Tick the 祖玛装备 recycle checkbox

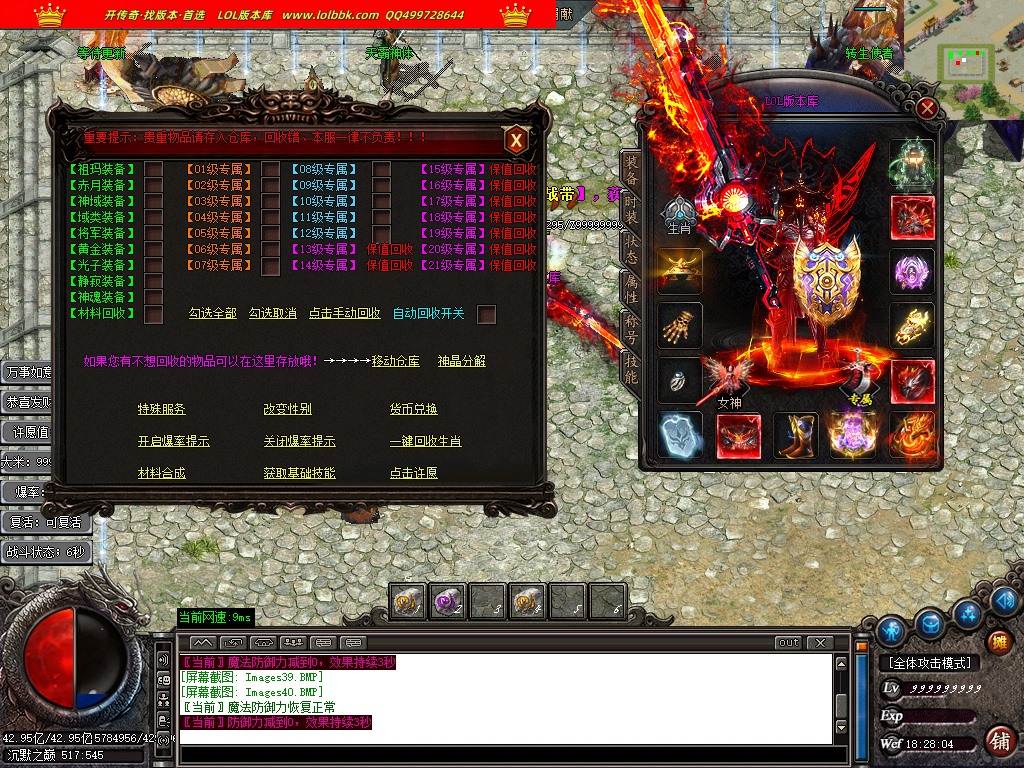pyautogui.click(x=154, y=169)
